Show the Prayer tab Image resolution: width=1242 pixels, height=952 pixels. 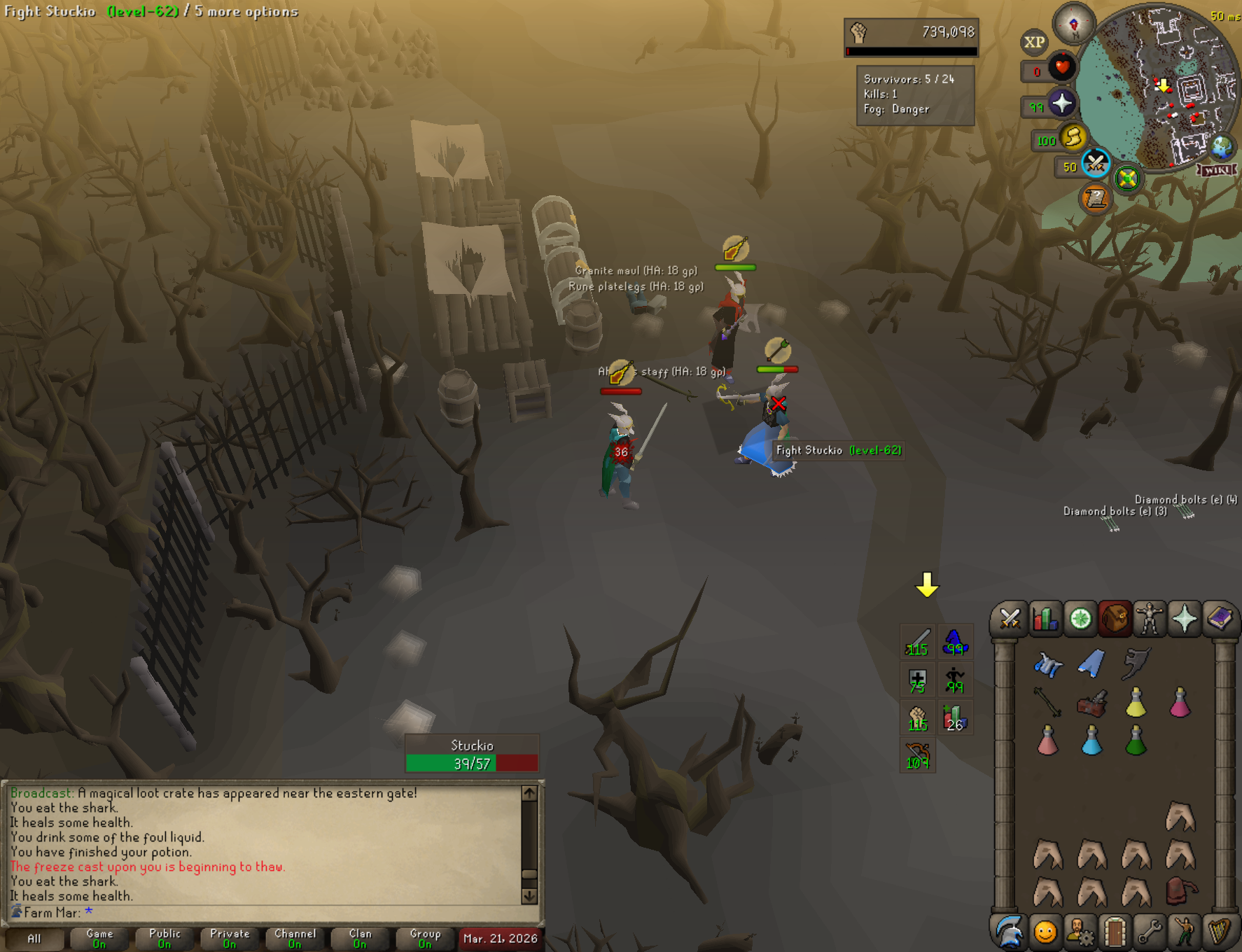point(1184,619)
